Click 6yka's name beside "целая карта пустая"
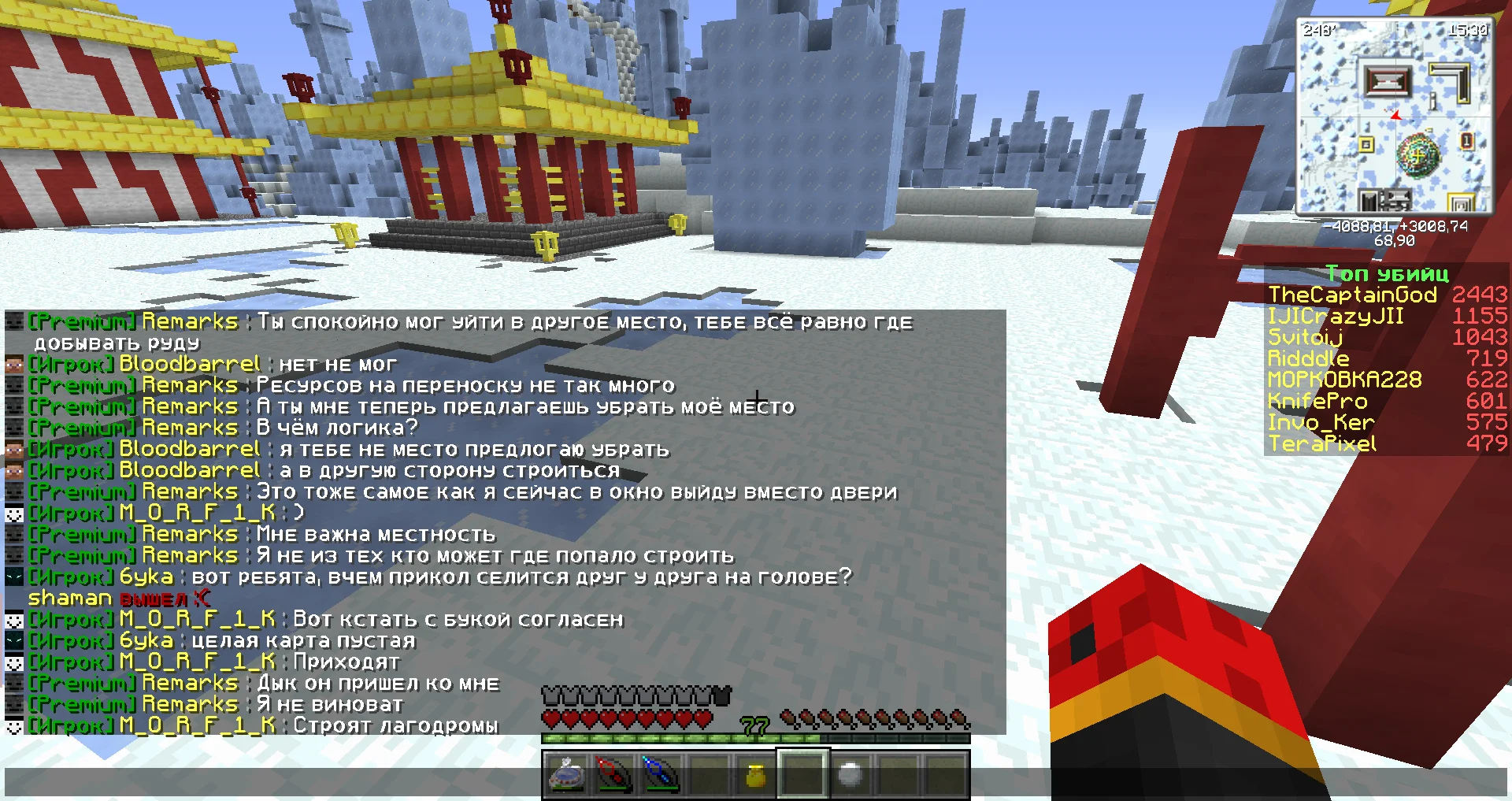Image resolution: width=1512 pixels, height=801 pixels. tap(146, 641)
